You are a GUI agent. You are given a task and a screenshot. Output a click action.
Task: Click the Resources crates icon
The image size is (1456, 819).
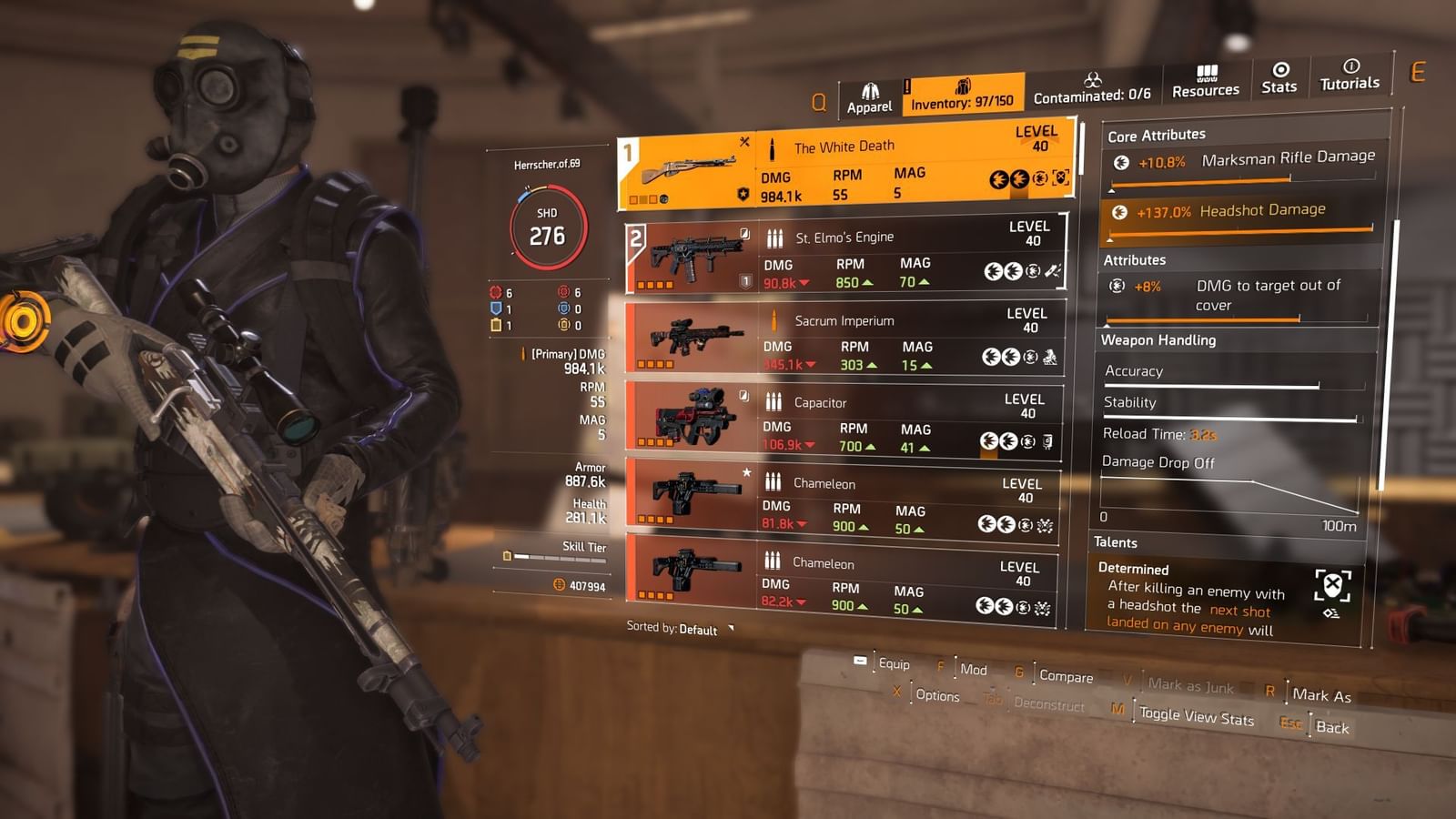point(1208,73)
